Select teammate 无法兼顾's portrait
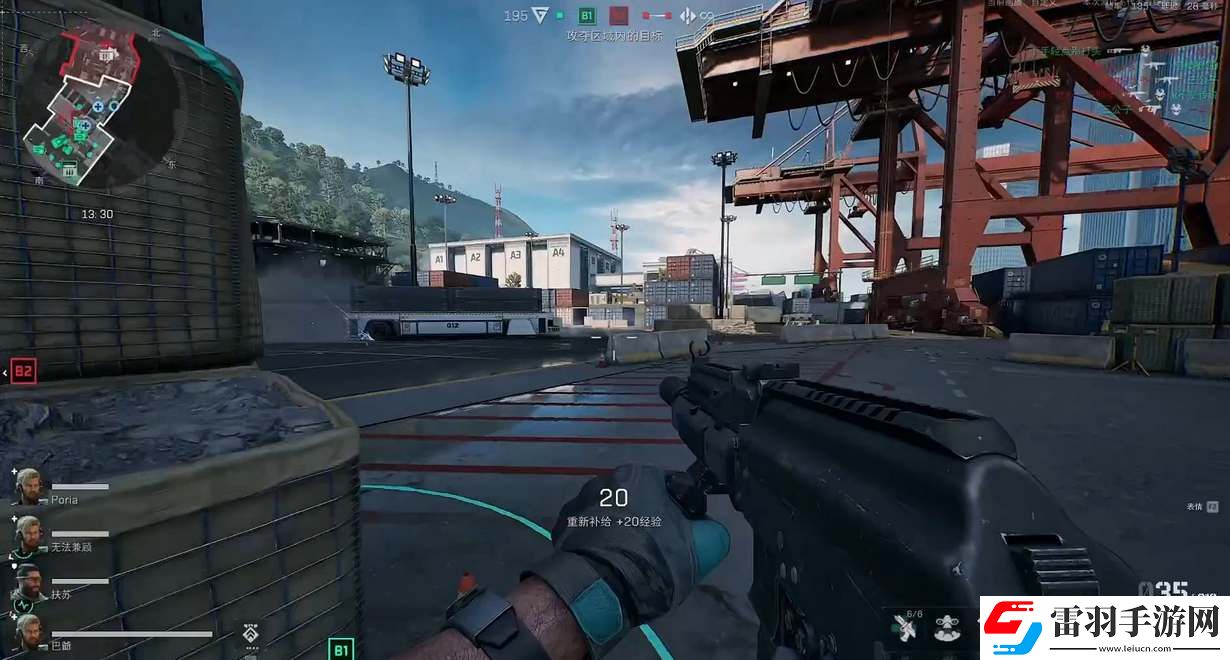1230x660 pixels. (x=27, y=534)
